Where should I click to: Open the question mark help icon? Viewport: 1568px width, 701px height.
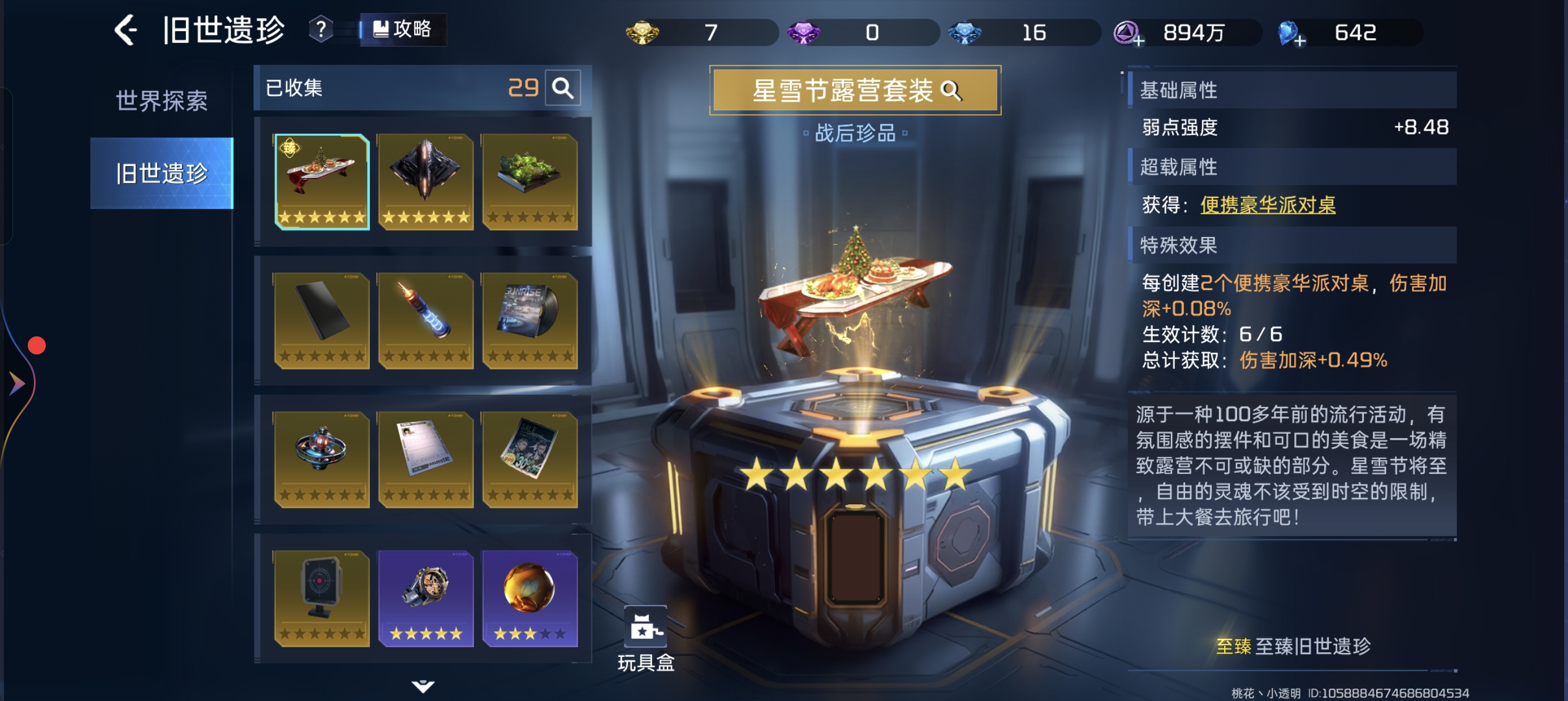321,29
